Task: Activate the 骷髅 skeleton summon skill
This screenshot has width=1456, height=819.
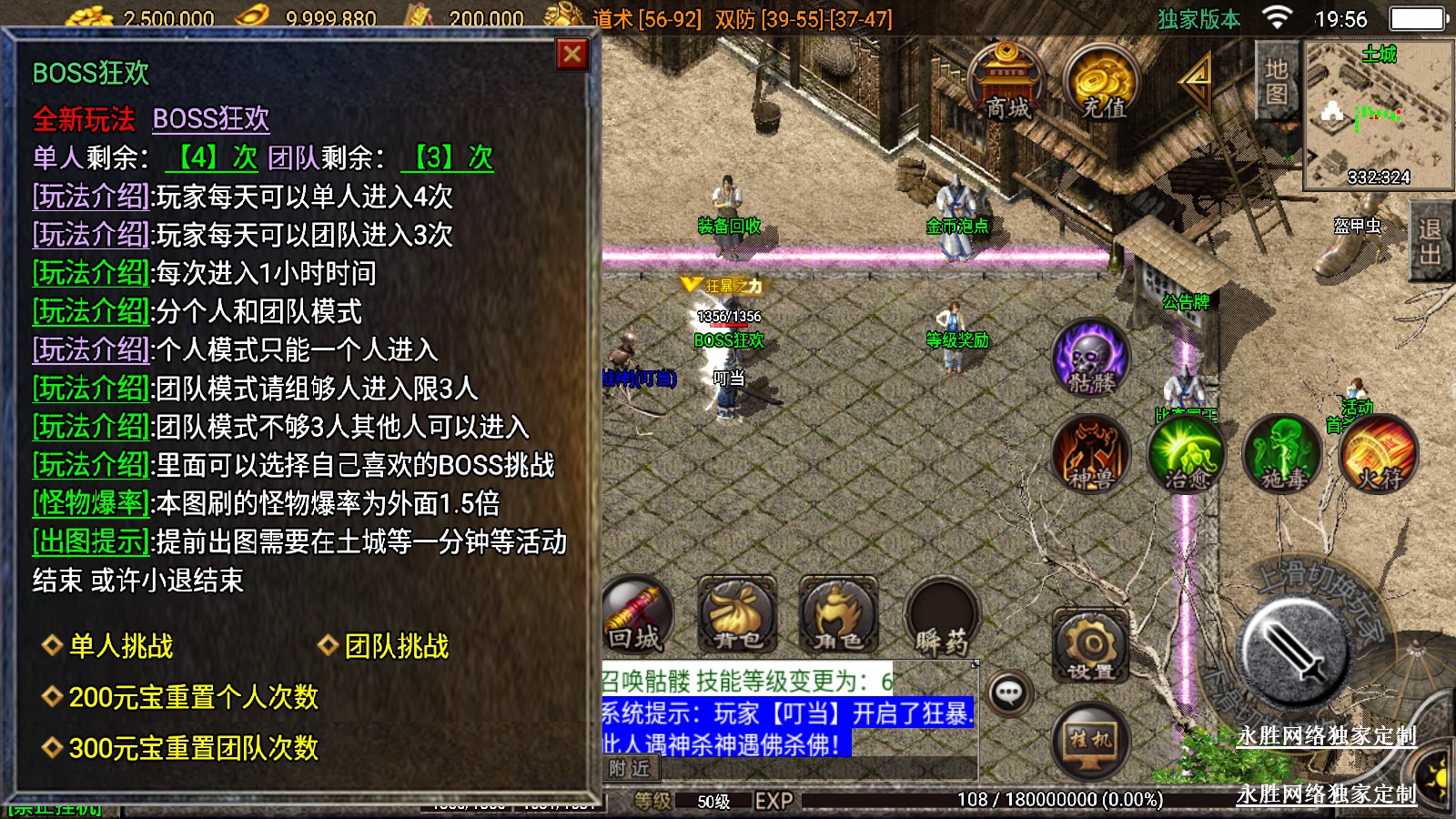Action: point(1091,359)
